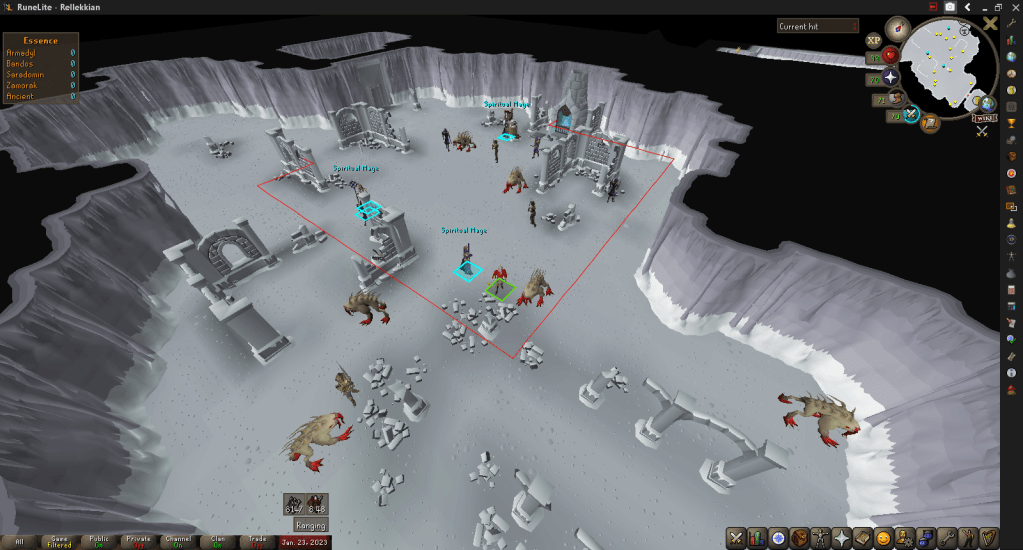Open the Combat Options tab
The width and height of the screenshot is (1023, 550).
pos(736,537)
